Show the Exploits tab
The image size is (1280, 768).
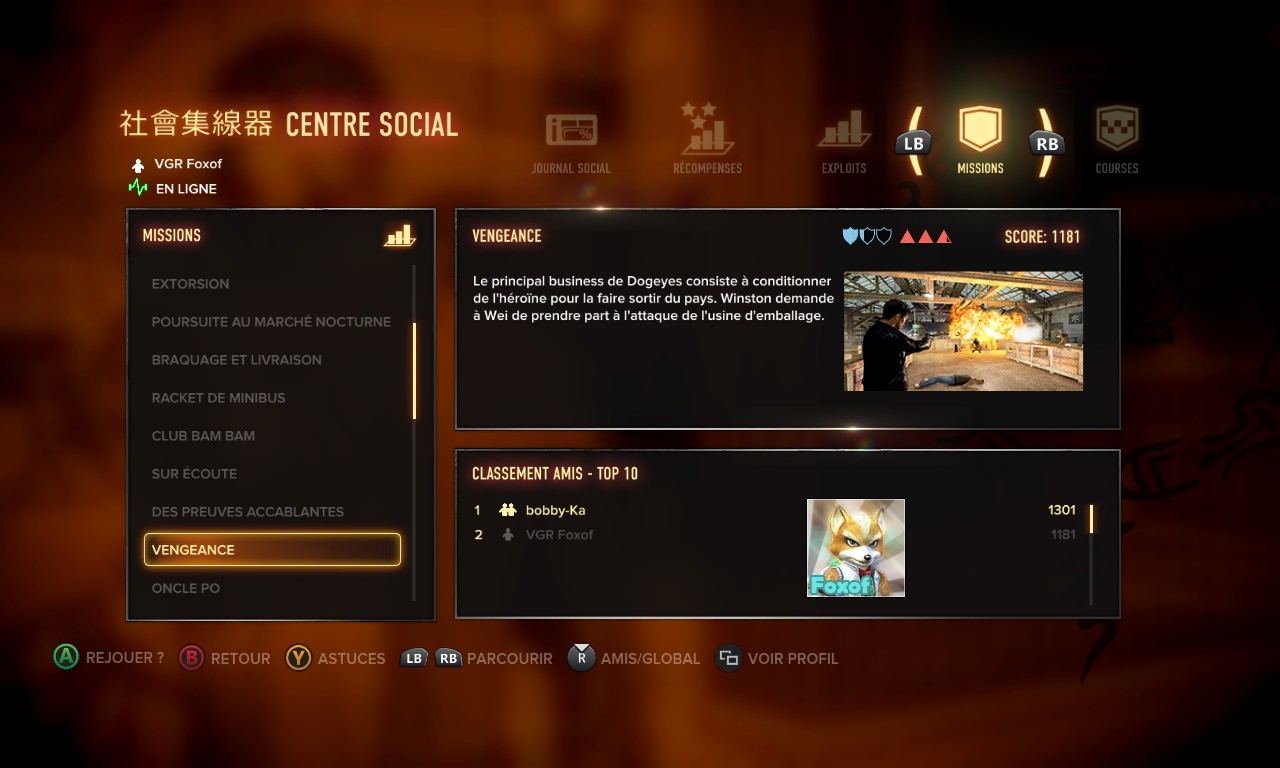[x=844, y=141]
